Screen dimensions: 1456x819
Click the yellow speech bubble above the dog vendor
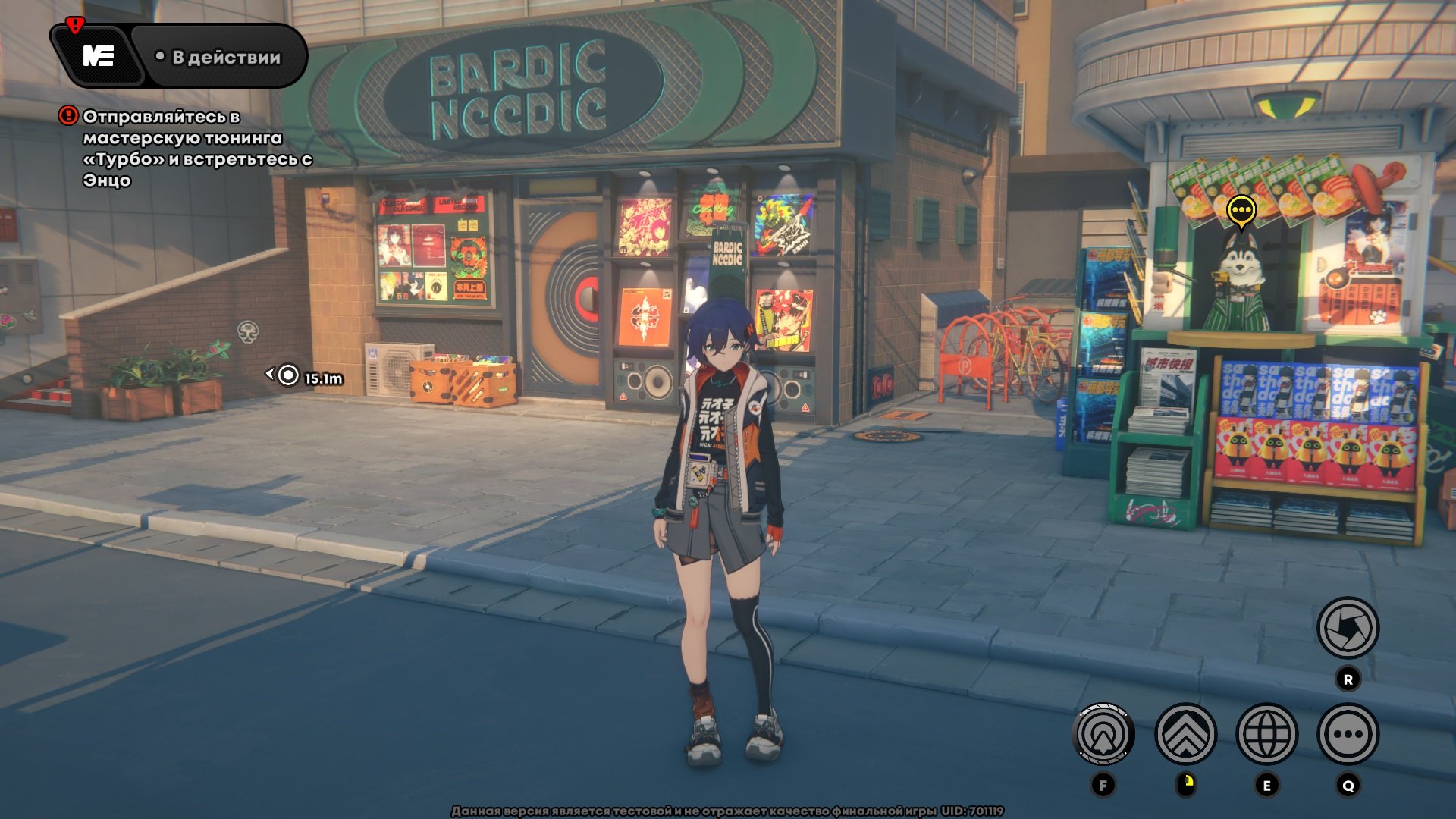(1241, 211)
